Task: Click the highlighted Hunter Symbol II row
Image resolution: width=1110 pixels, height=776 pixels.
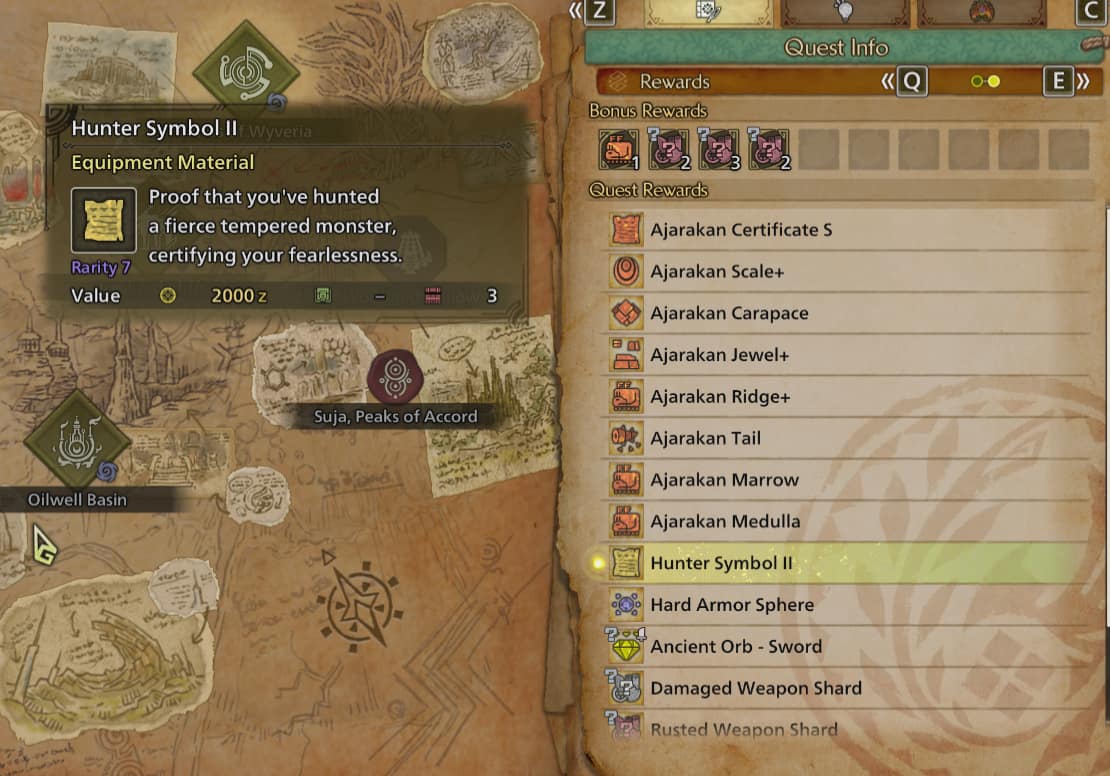Action: point(721,564)
